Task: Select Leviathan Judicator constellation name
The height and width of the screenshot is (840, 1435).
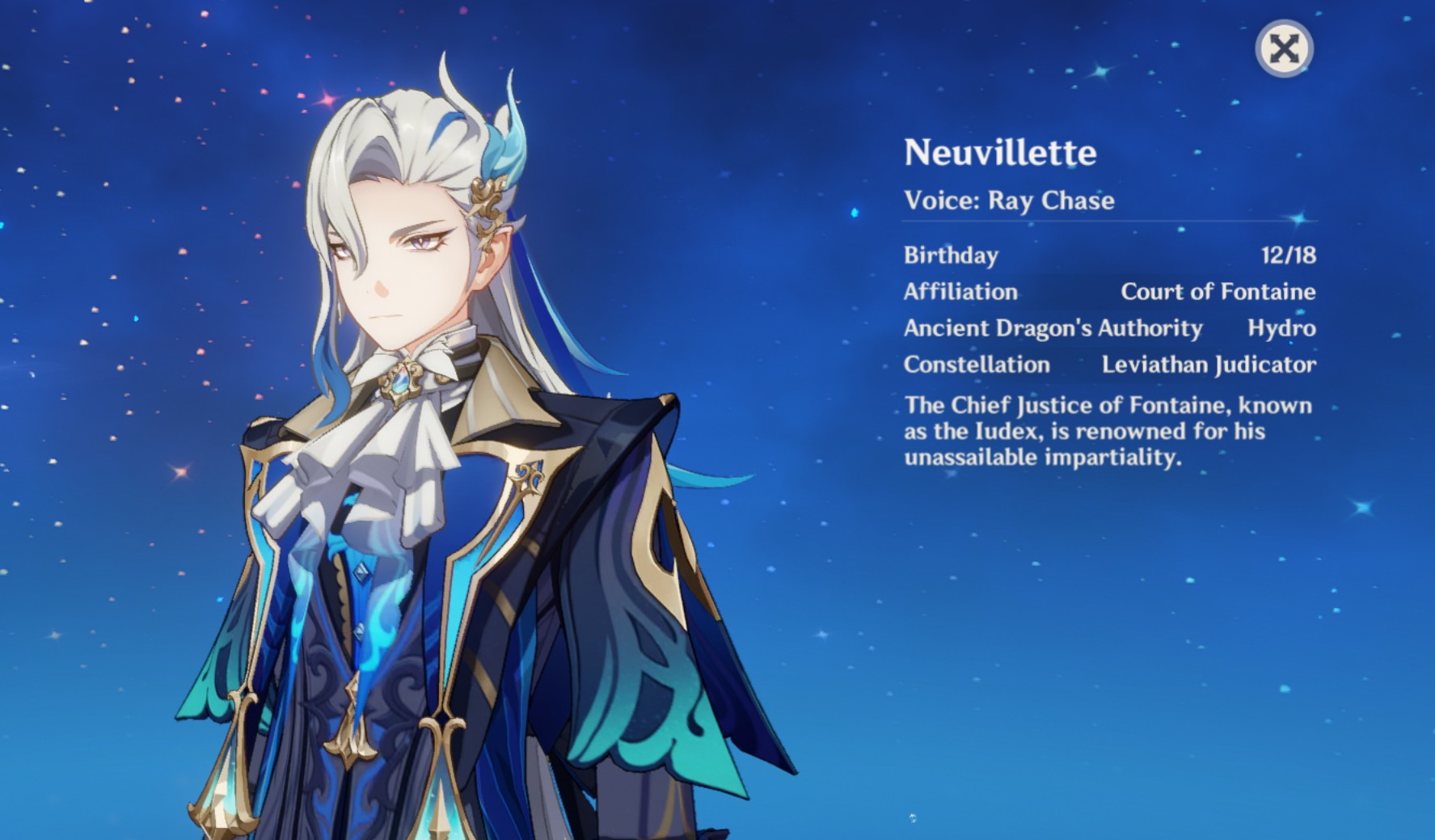Action: 1209,365
